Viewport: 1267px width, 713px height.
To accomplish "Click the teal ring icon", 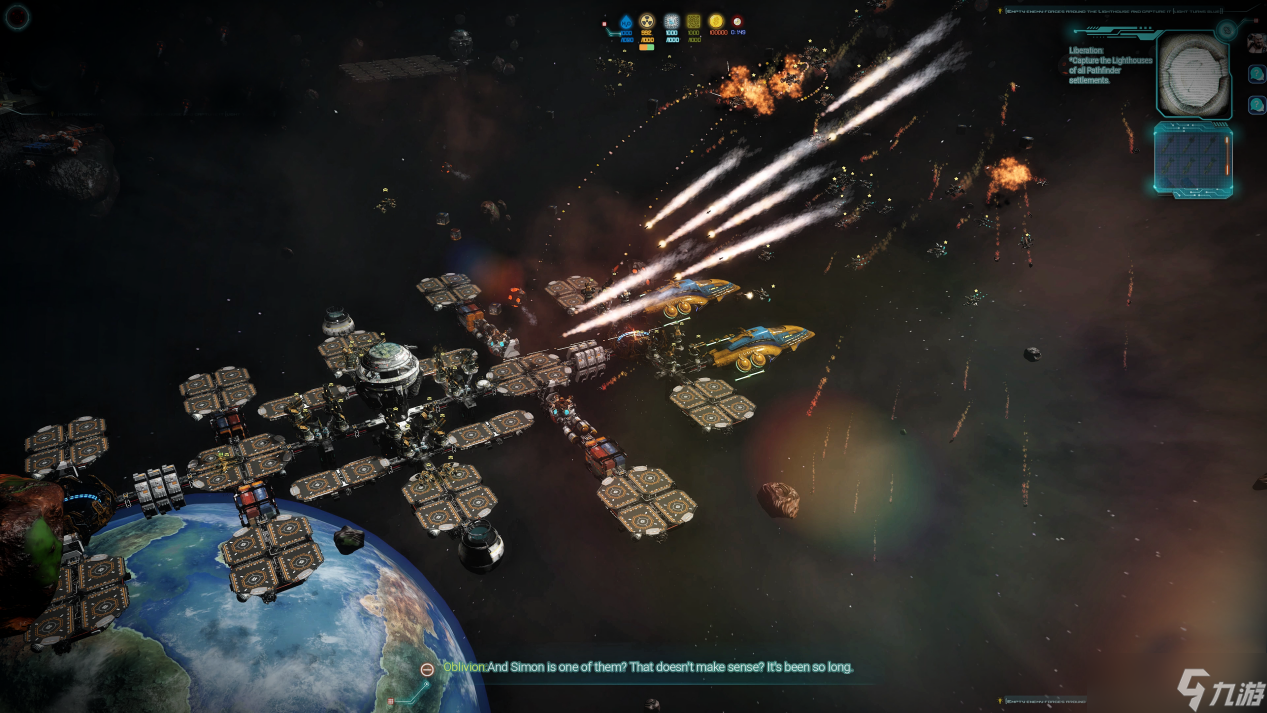I will pos(18,15).
